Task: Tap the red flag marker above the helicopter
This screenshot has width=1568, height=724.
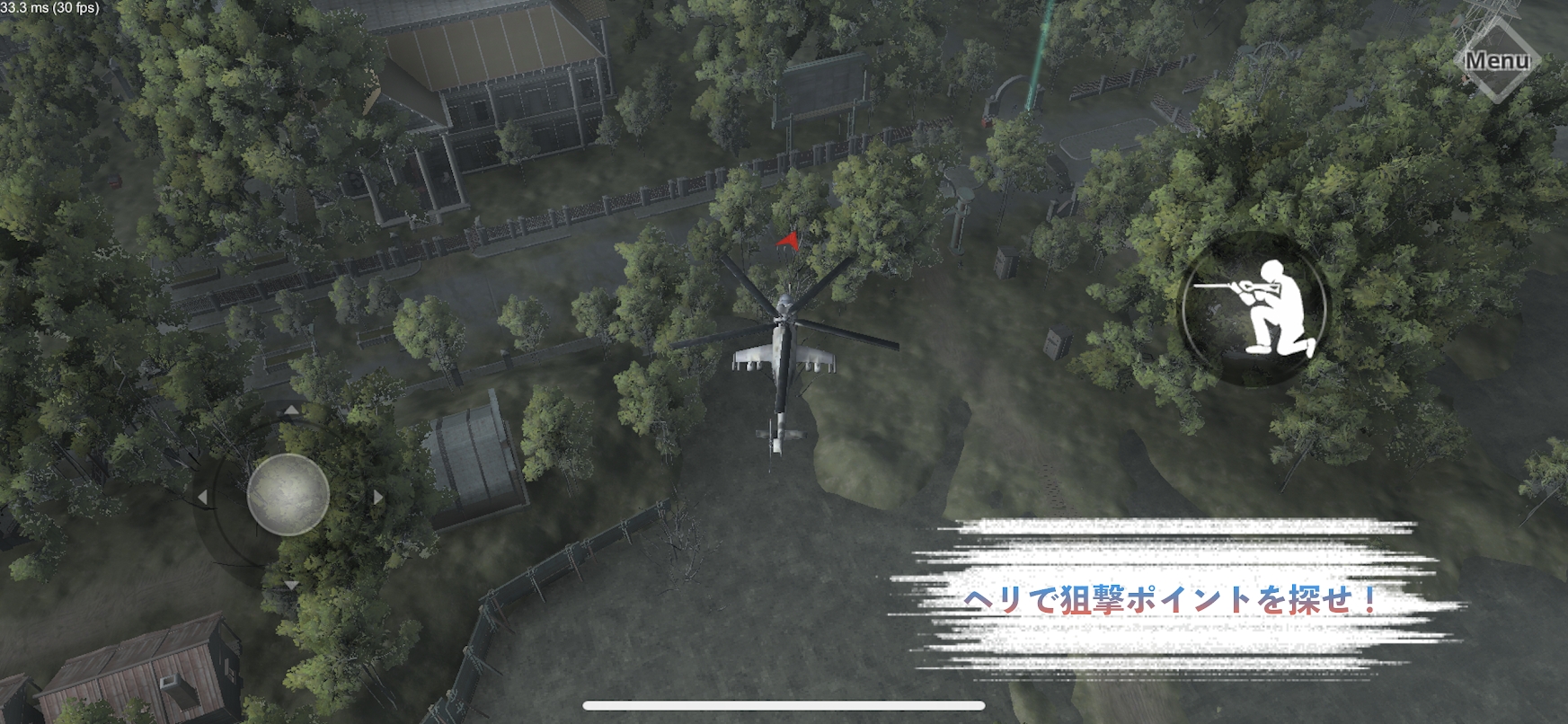Action: coord(789,243)
